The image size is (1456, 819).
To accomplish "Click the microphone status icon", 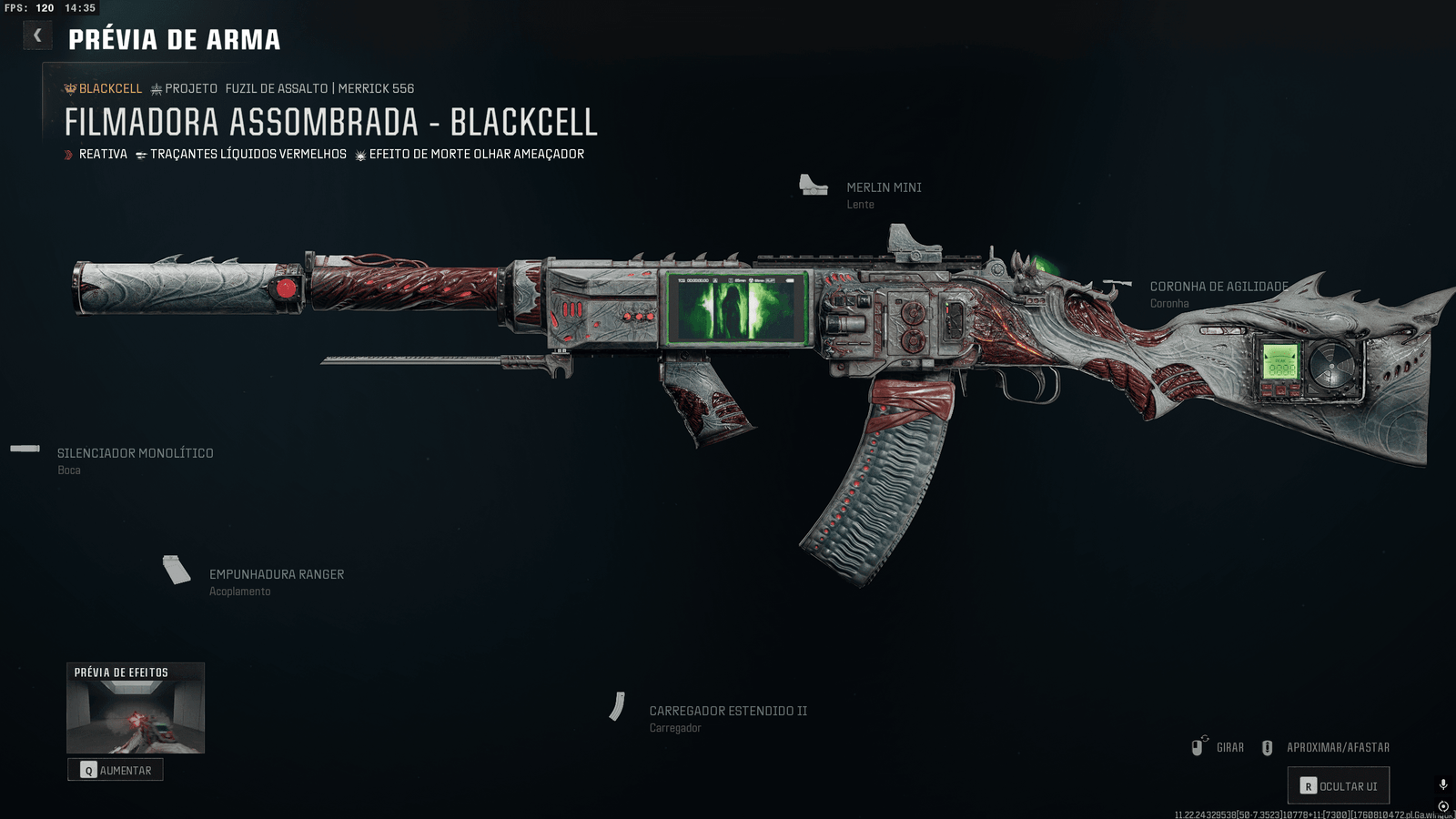I will coord(1443,784).
